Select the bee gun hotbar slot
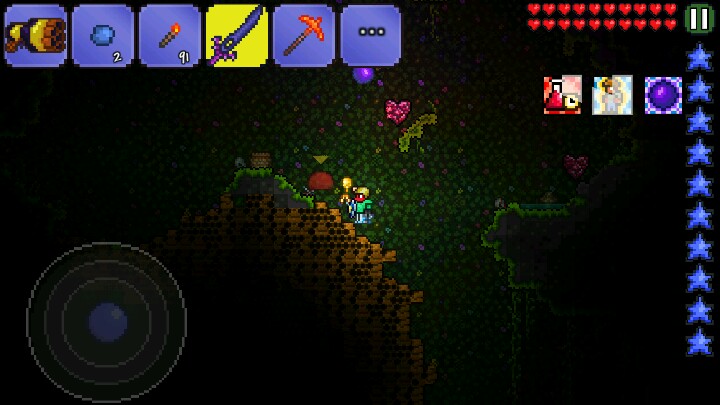Viewport: 720px width, 405px height. click(x=35, y=35)
